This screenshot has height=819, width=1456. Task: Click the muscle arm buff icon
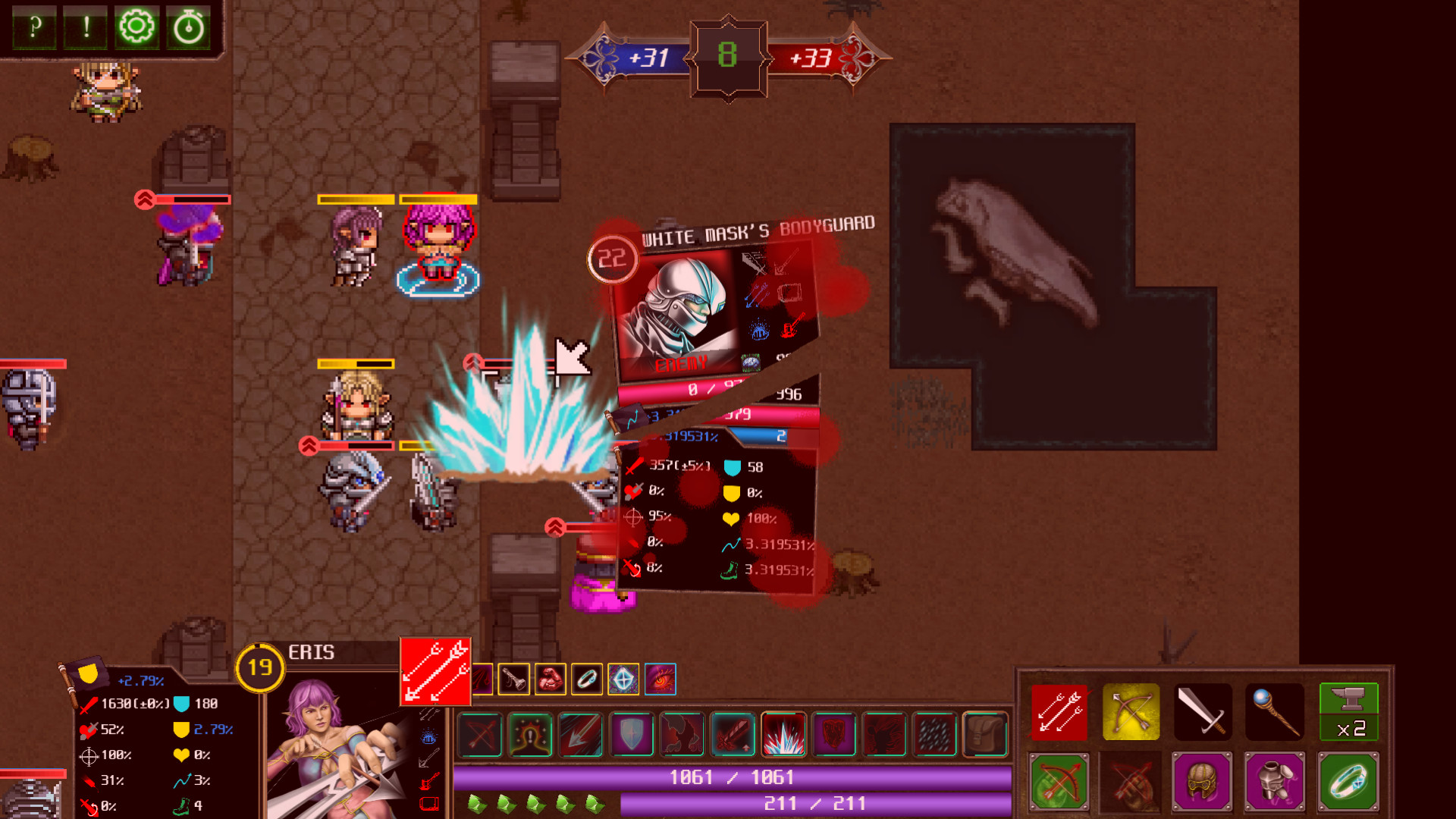tap(551, 679)
